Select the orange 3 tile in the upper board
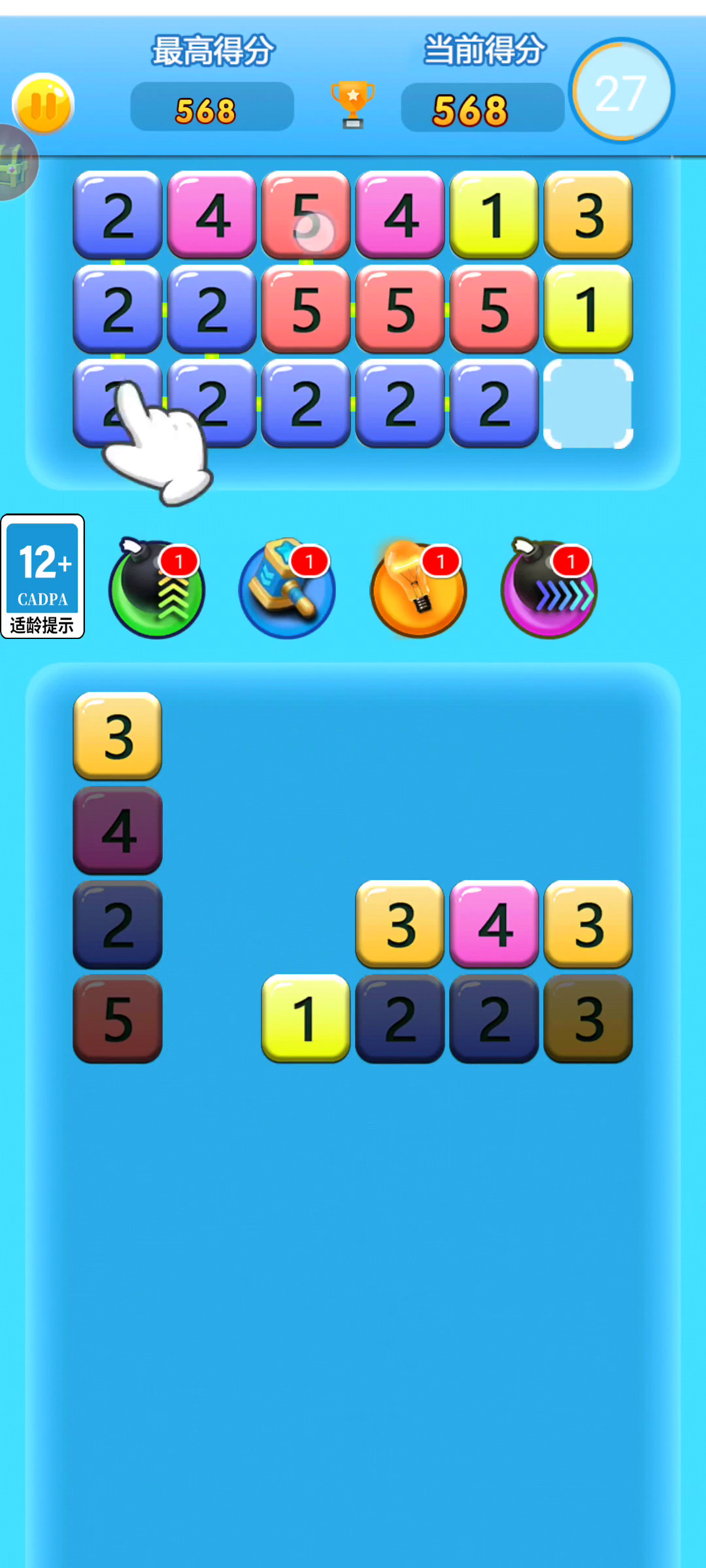Screen dimensions: 706x1568 coord(588,214)
